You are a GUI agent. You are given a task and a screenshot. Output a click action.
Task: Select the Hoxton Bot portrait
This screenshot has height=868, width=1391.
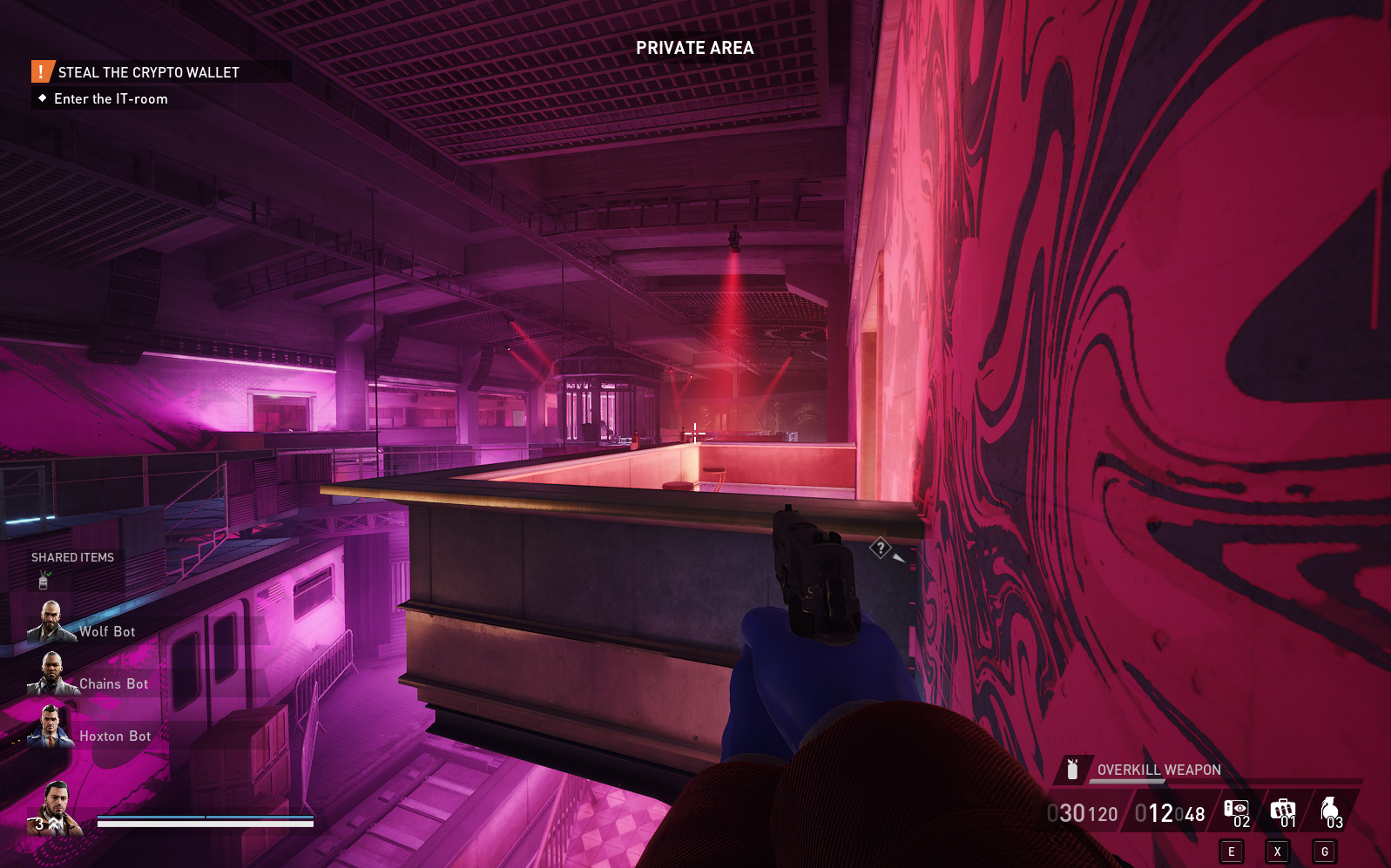click(51, 727)
